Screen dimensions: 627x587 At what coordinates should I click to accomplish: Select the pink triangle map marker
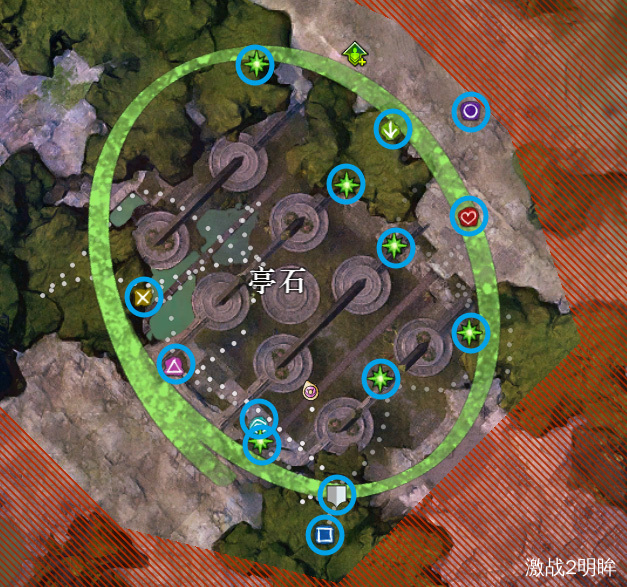pos(175,365)
